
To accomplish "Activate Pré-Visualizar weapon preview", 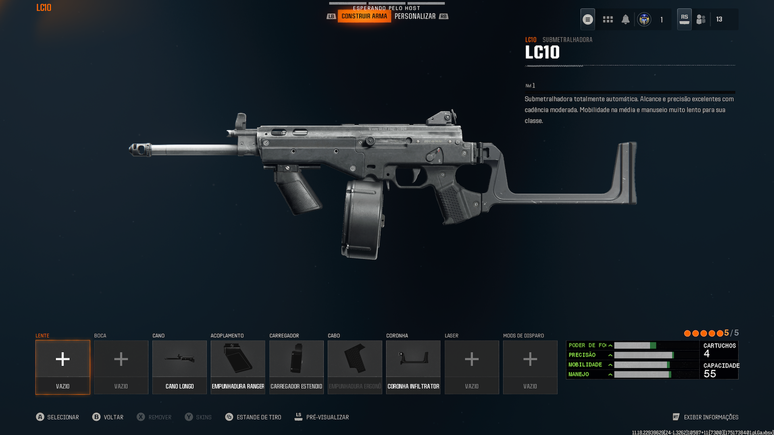I will coord(321,417).
